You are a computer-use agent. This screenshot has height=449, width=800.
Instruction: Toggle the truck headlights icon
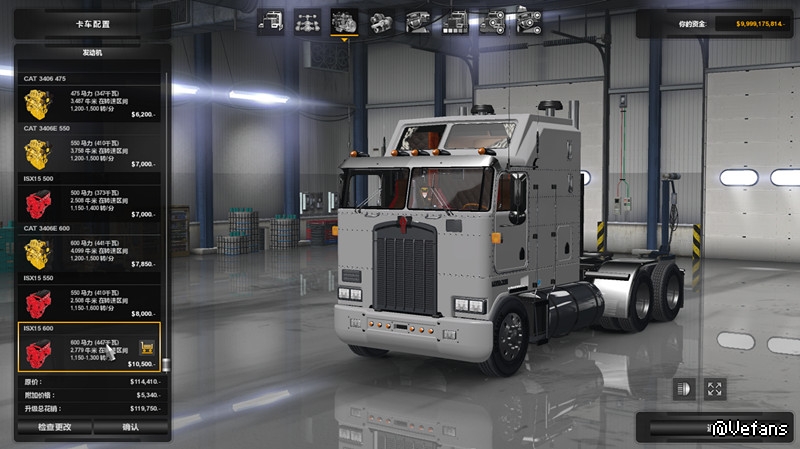click(684, 389)
